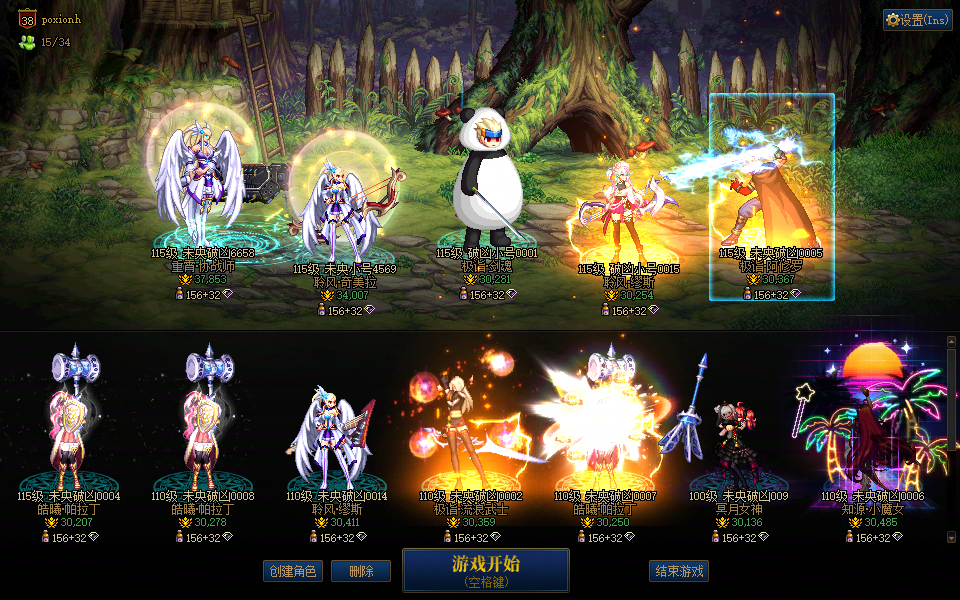
Task: Open the 创建角色 create character screen
Action: 293,571
